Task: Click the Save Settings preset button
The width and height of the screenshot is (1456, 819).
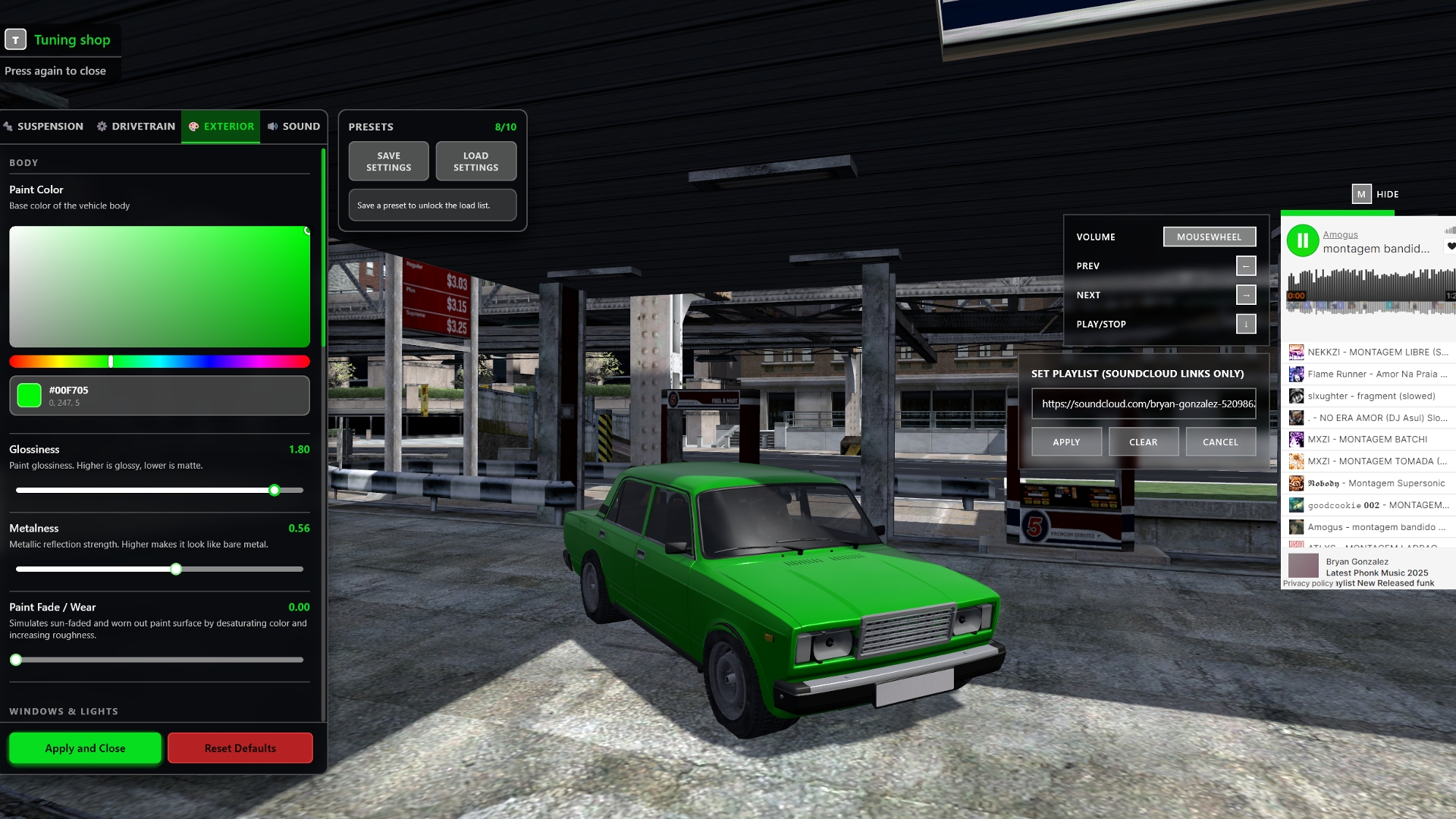Action: tap(388, 162)
